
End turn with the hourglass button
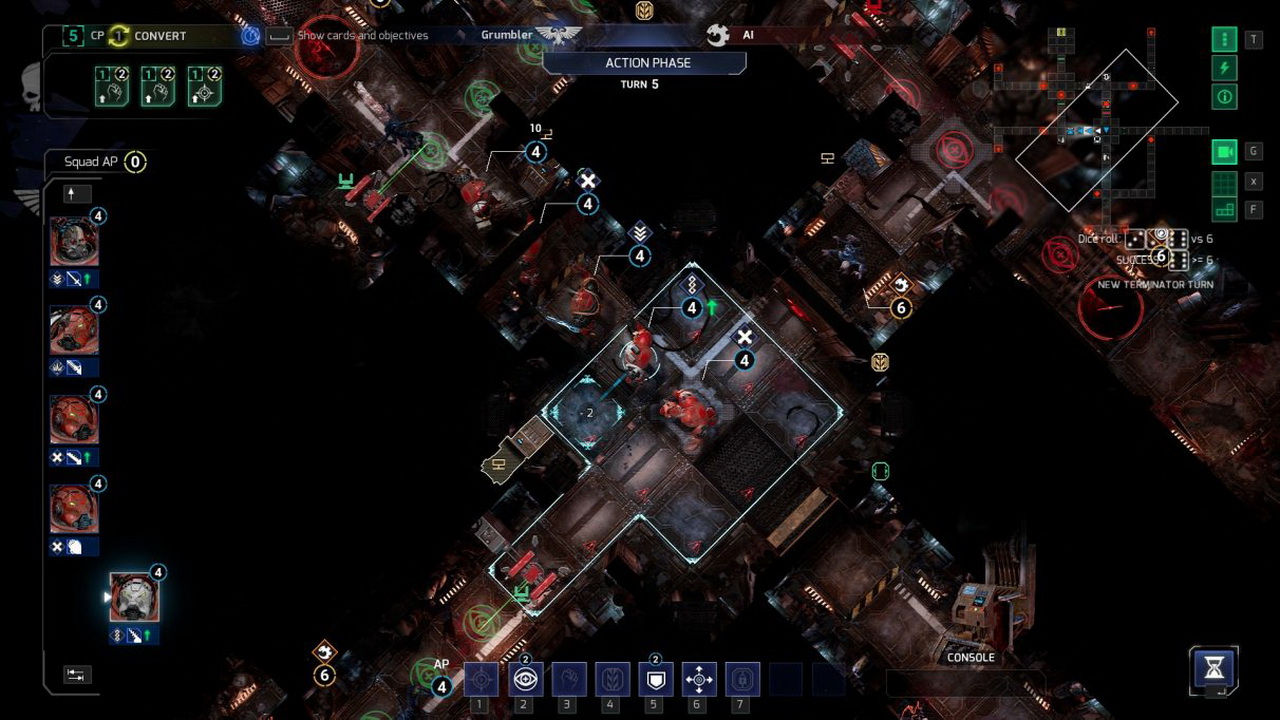tap(1214, 667)
